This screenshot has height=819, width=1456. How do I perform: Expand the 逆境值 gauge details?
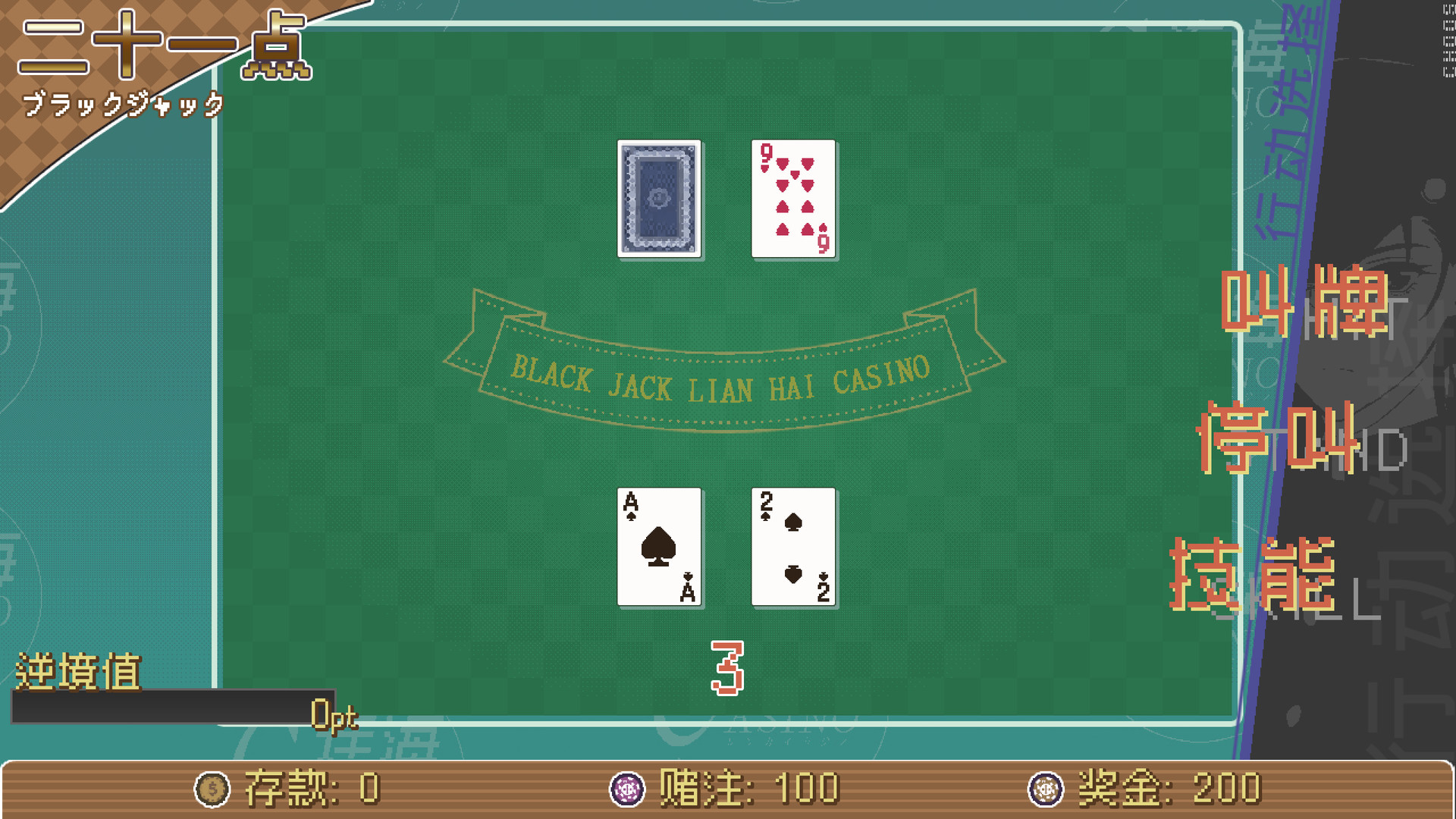[80, 670]
